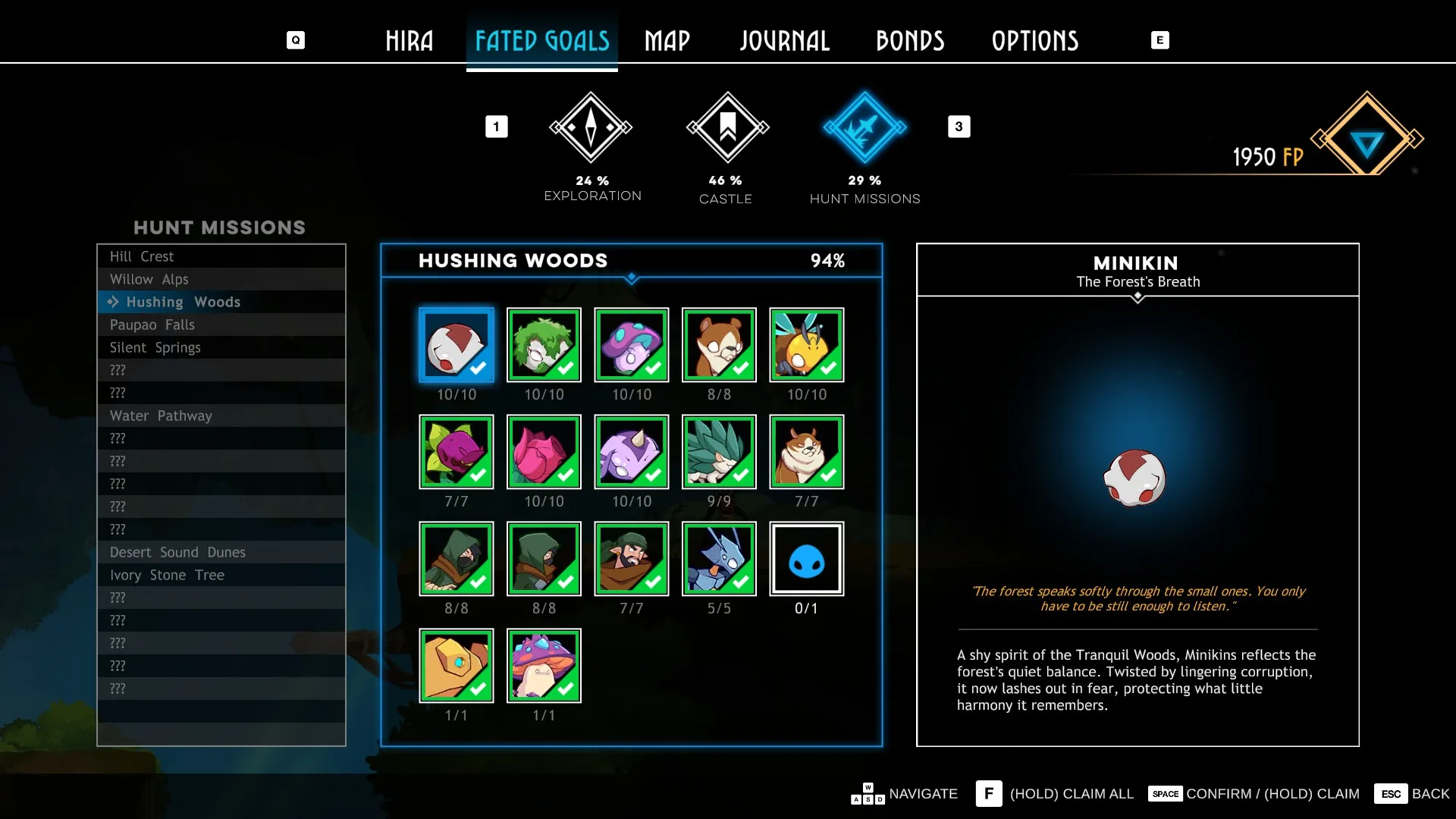Choose Hill Crest from the mission list
Screen dimensions: 1456x819
(x=142, y=256)
